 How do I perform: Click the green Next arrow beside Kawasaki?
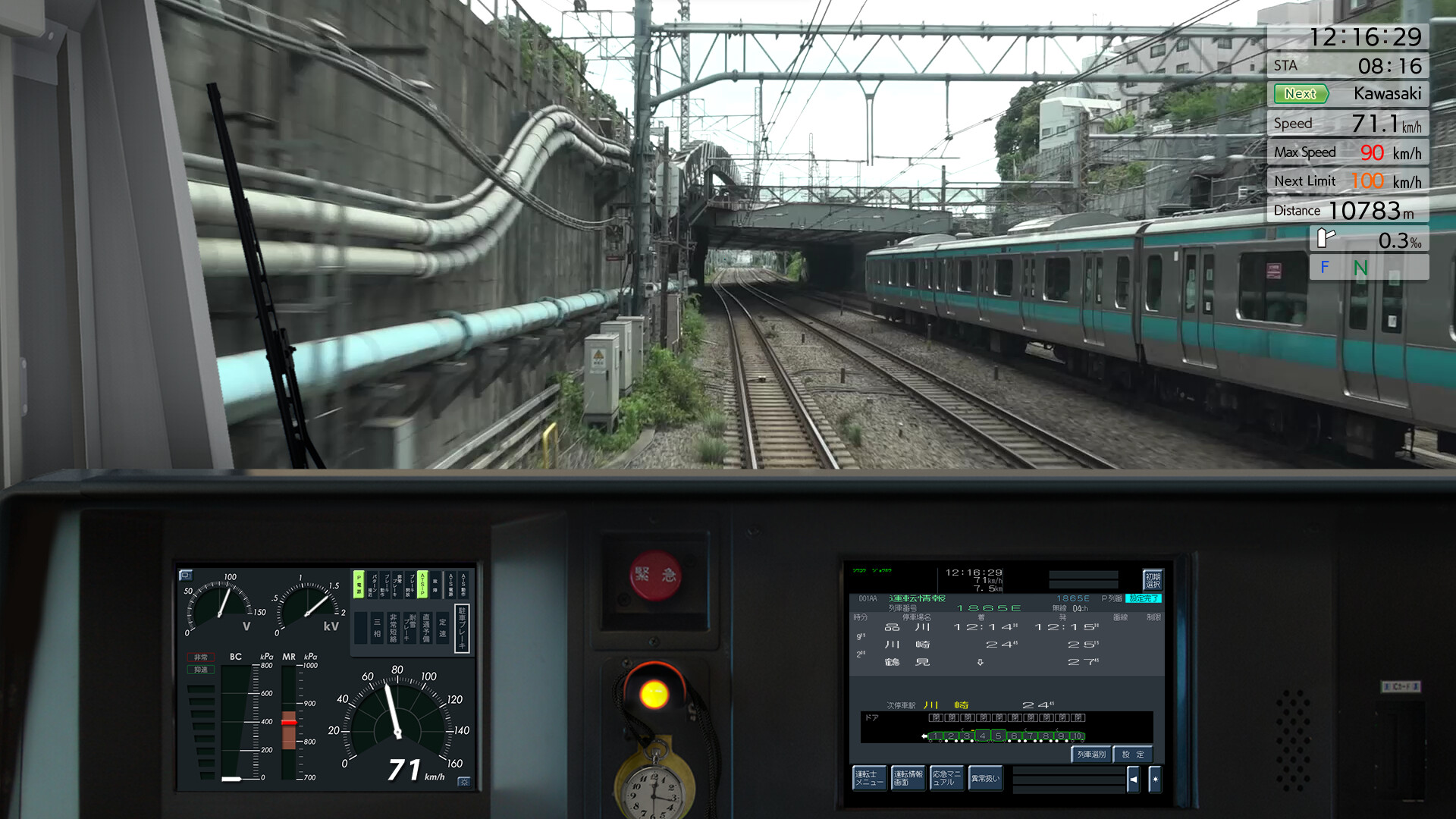pos(1301,93)
